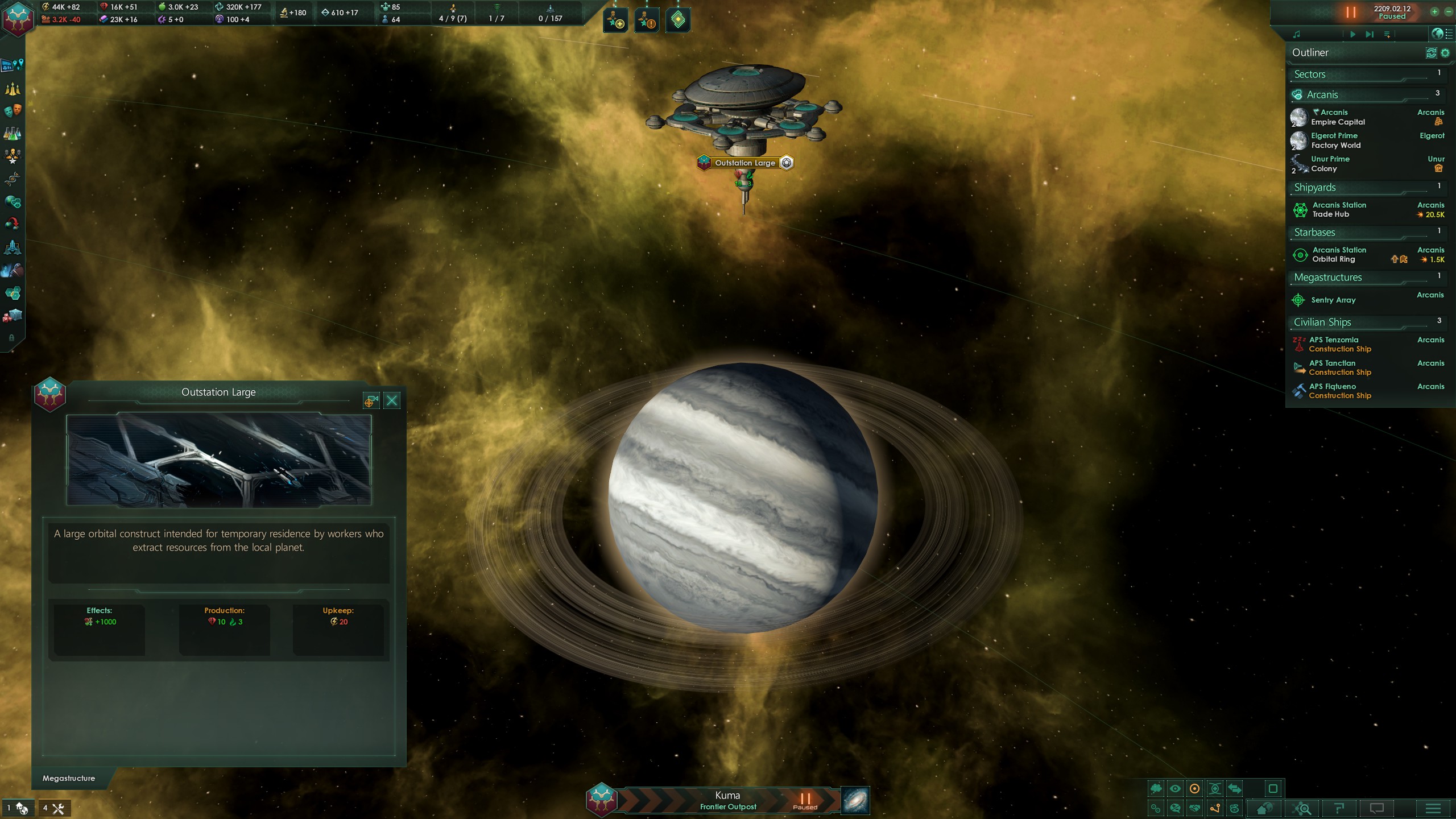Go to Outstation Large with camera button
This screenshot has height=819, width=1456.
[x=371, y=401]
